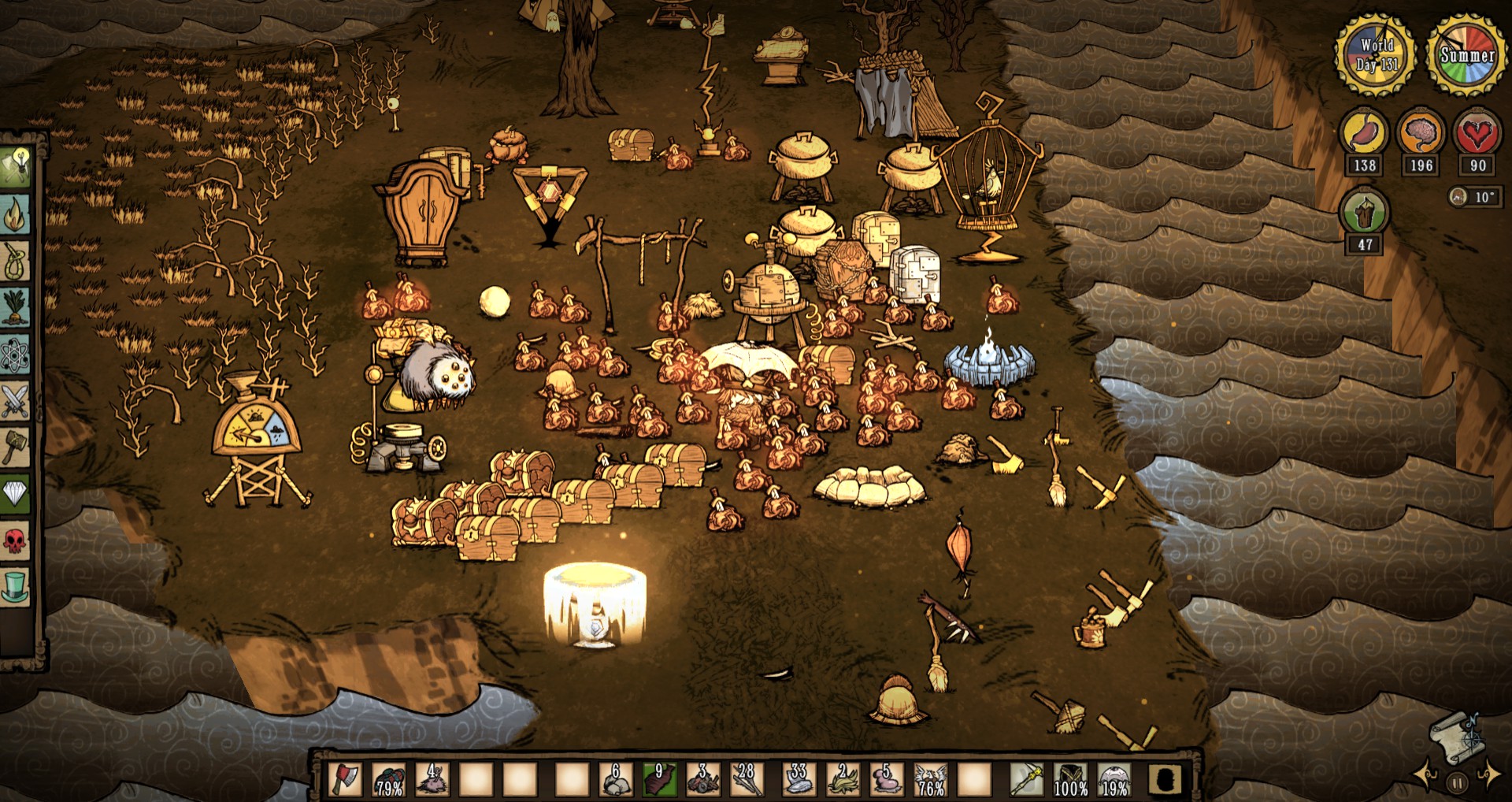1512x802 pixels.
Task: Click the equipped golden pickaxe hand slot
Action: tap(1027, 780)
